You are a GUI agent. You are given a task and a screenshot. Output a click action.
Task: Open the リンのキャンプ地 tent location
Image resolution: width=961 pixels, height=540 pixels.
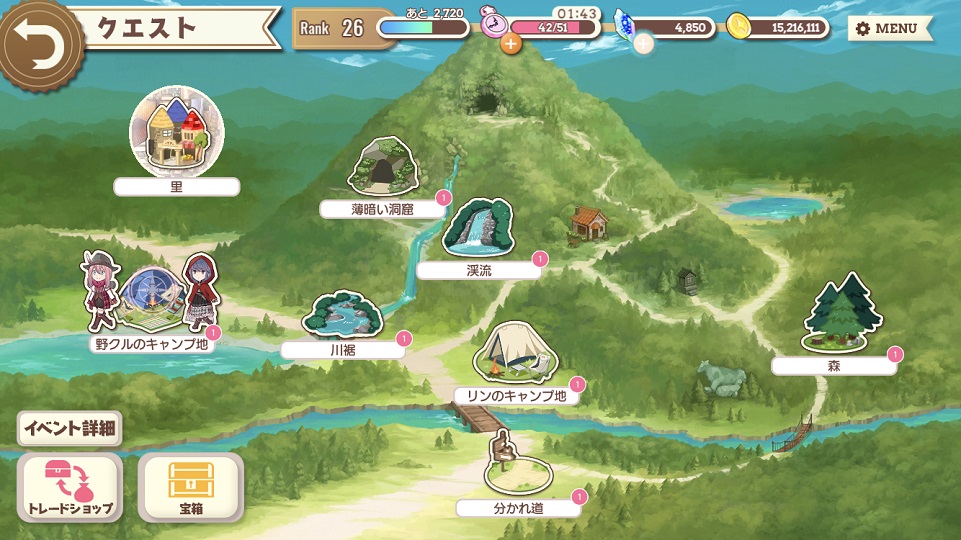(x=510, y=355)
